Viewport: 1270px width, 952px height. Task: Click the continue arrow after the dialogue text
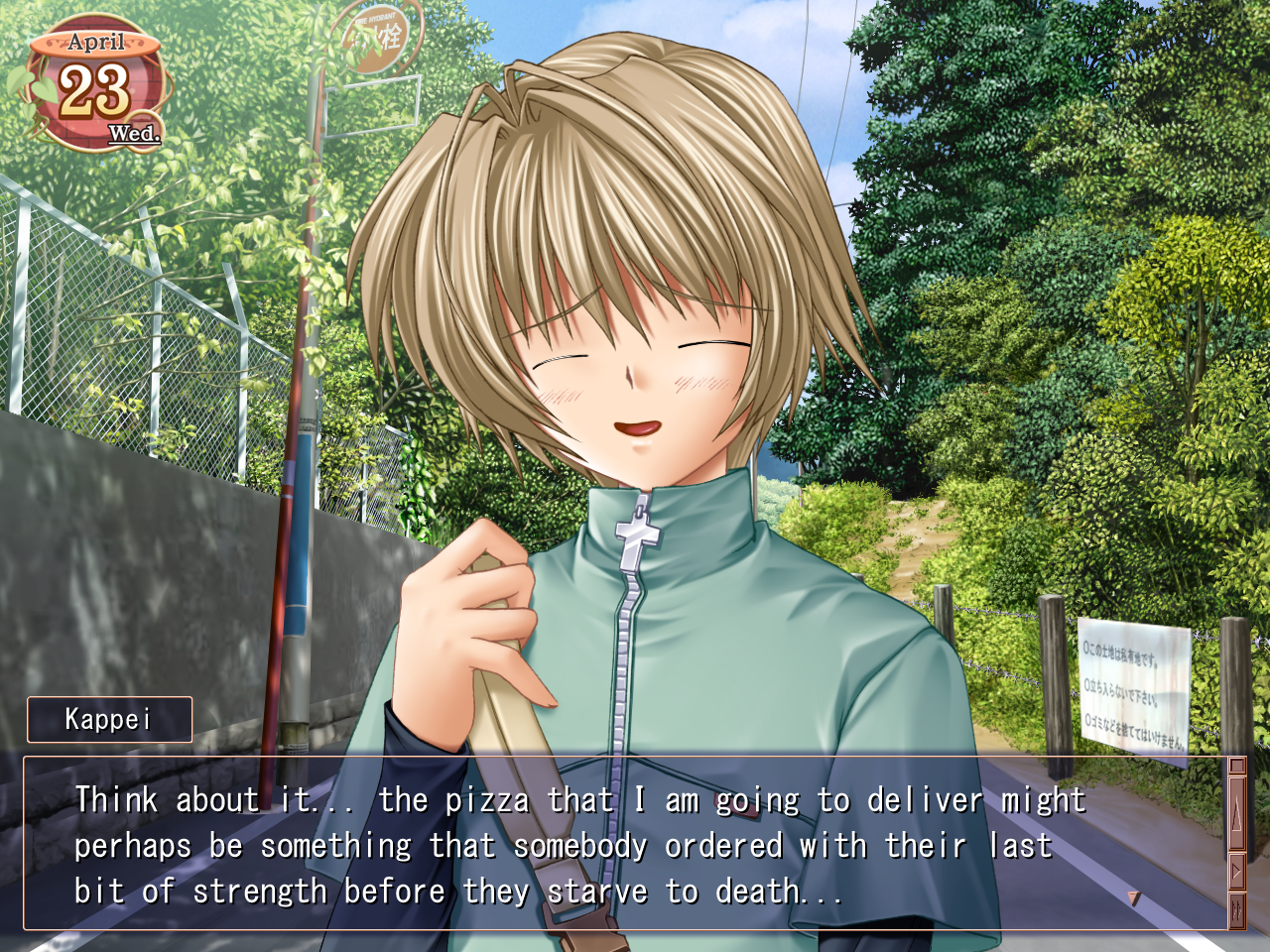(1134, 897)
